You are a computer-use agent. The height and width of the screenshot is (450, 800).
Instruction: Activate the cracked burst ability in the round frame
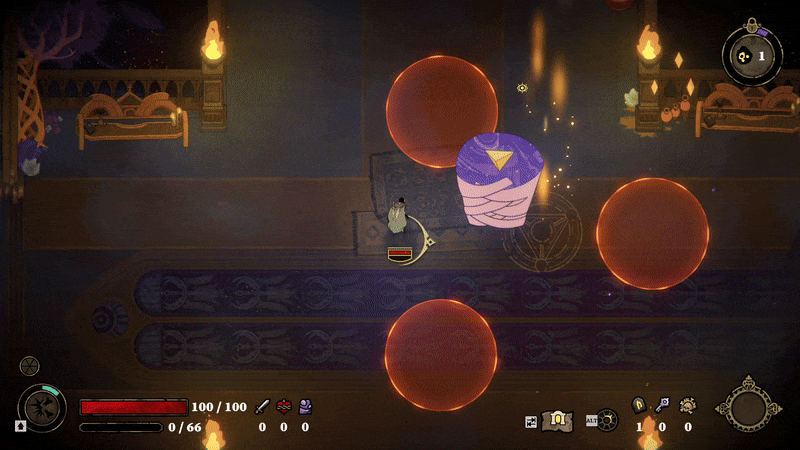[42, 409]
